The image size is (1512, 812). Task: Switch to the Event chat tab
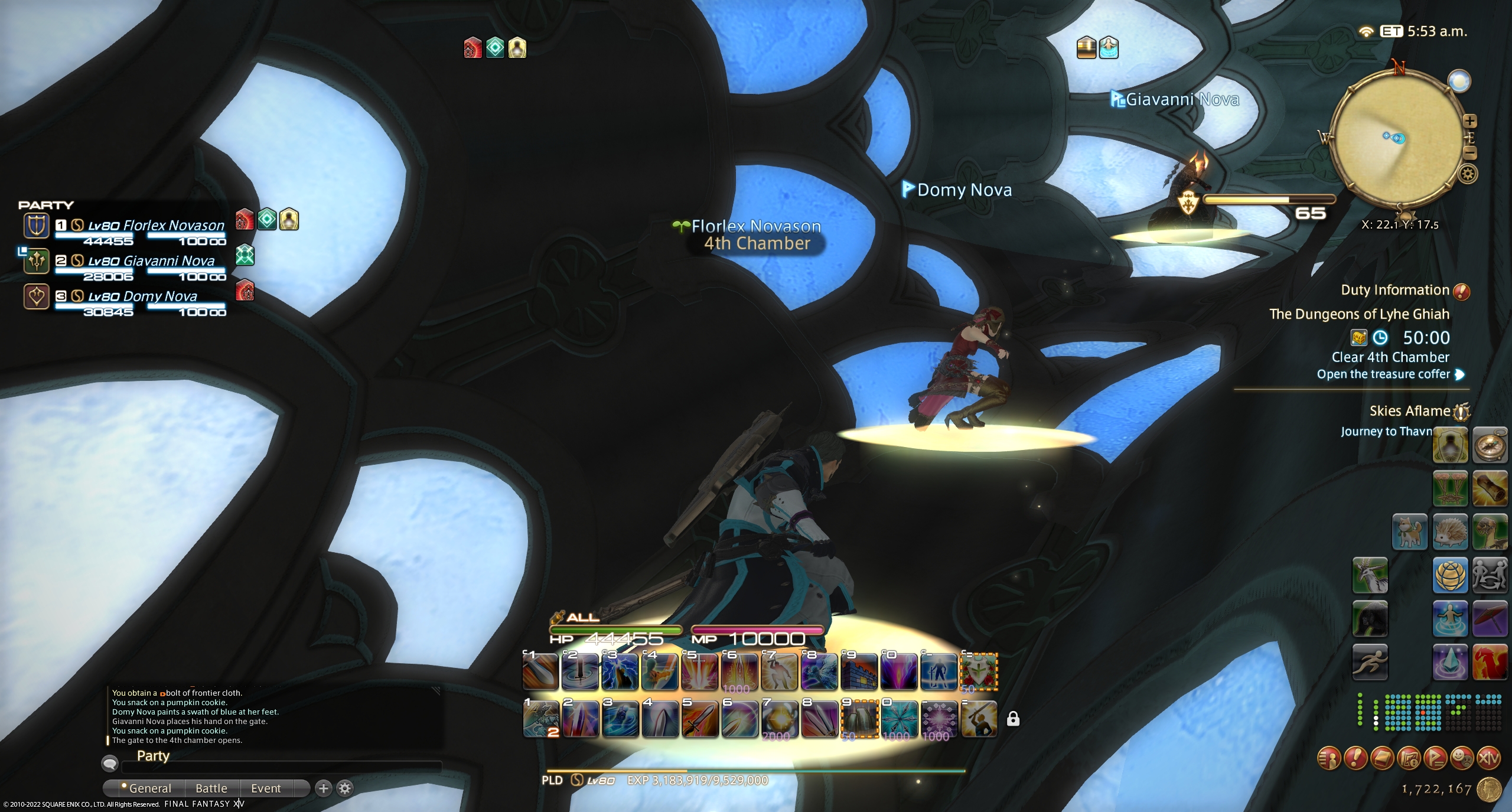[266, 788]
